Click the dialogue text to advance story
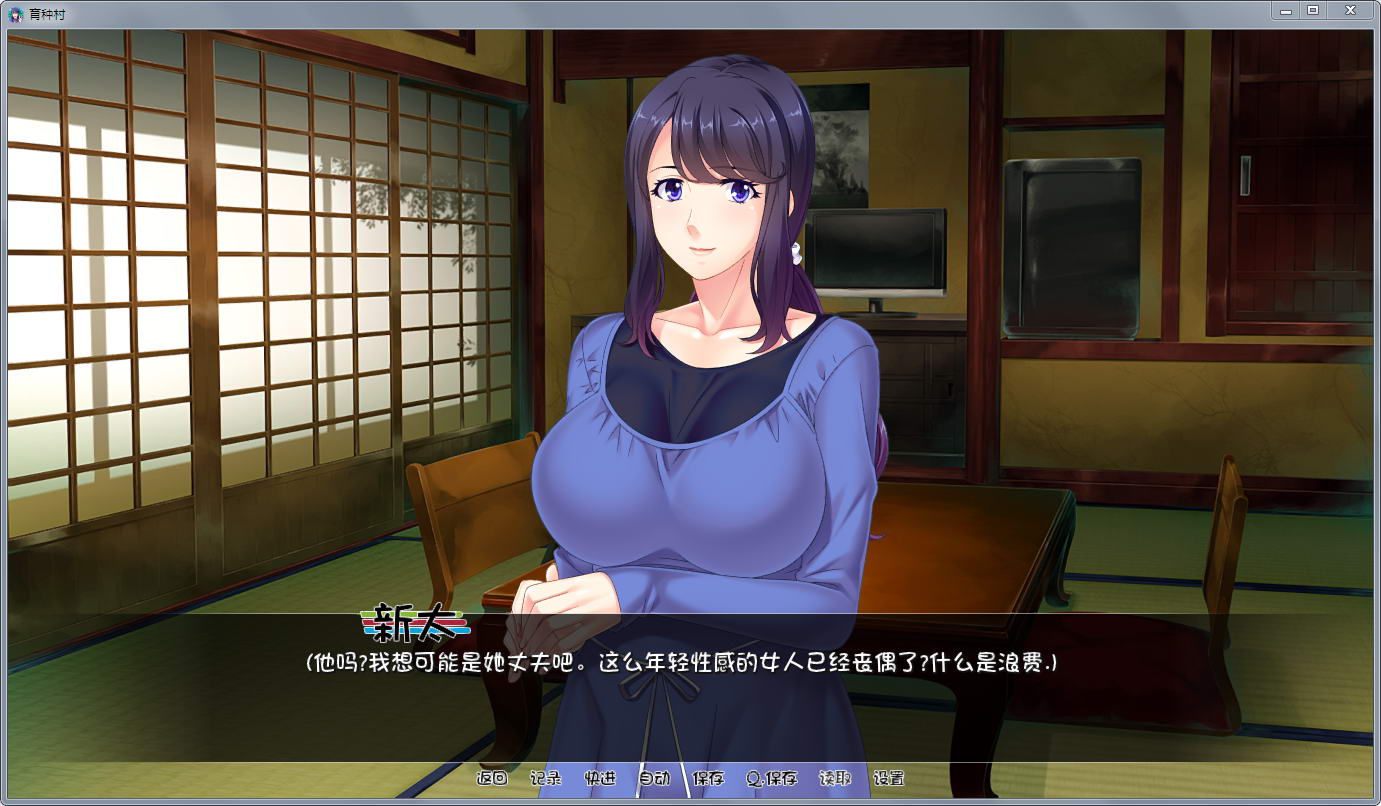Image resolution: width=1381 pixels, height=806 pixels. [680, 662]
